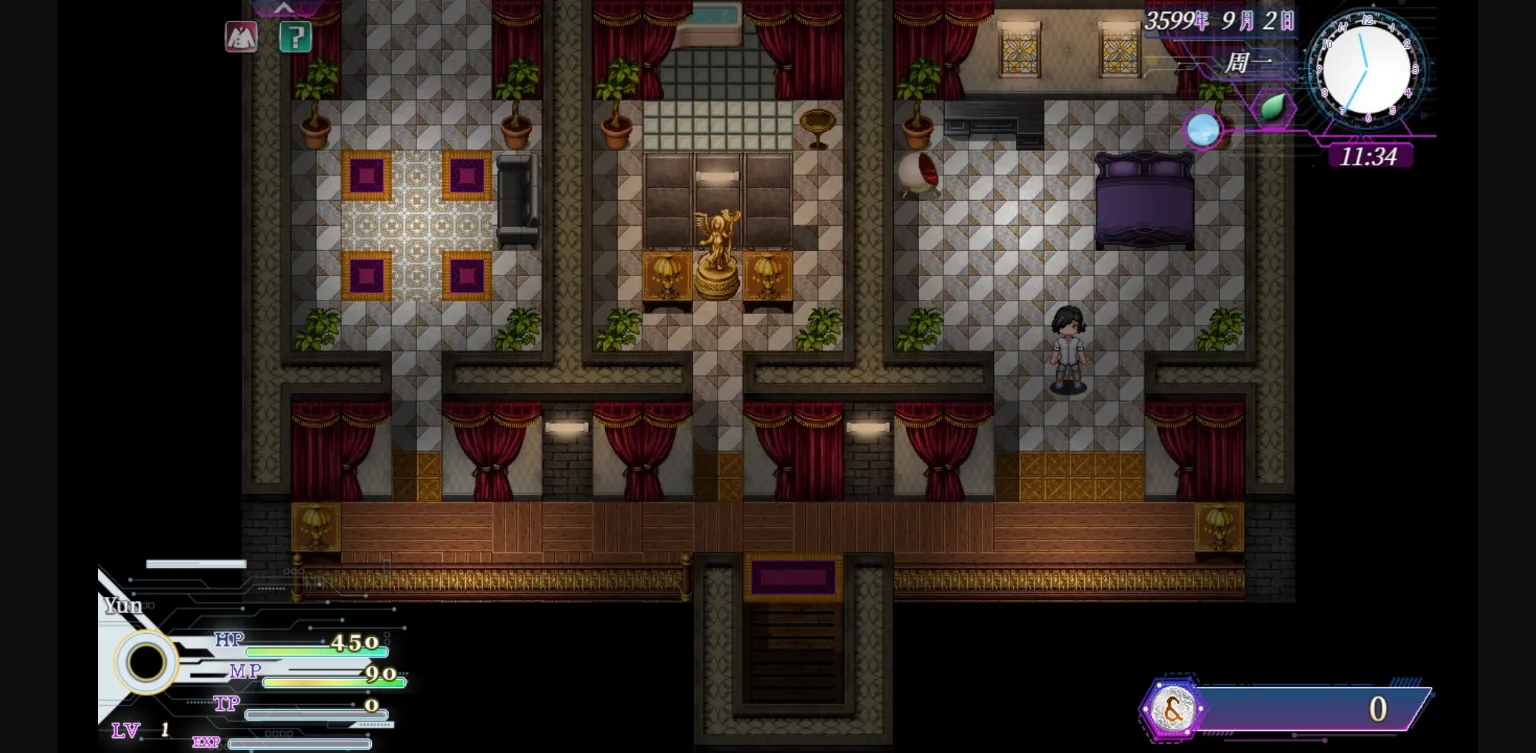Click the currency coin emblem

tap(1173, 709)
